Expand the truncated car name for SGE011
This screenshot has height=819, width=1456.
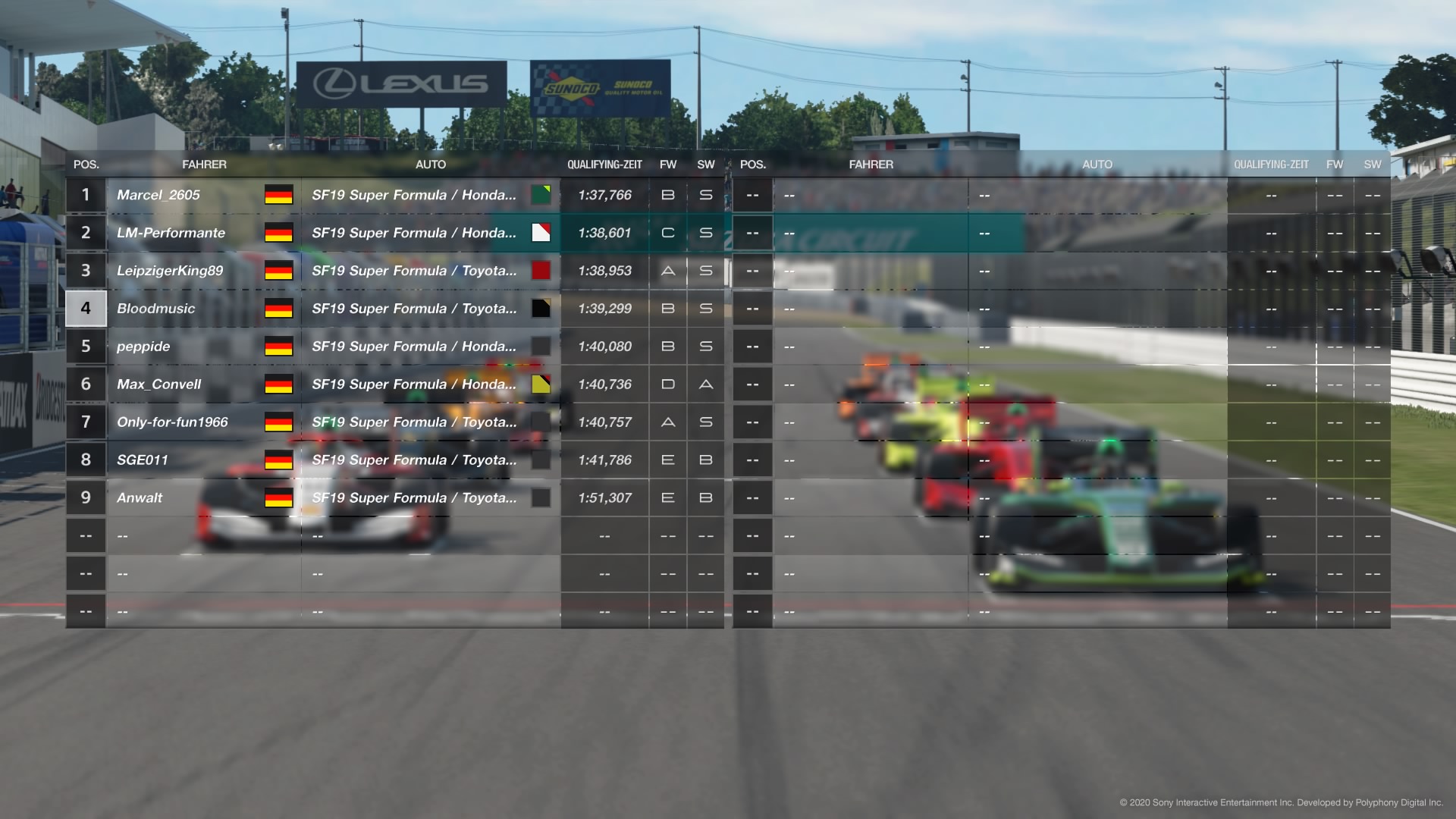coord(414,460)
